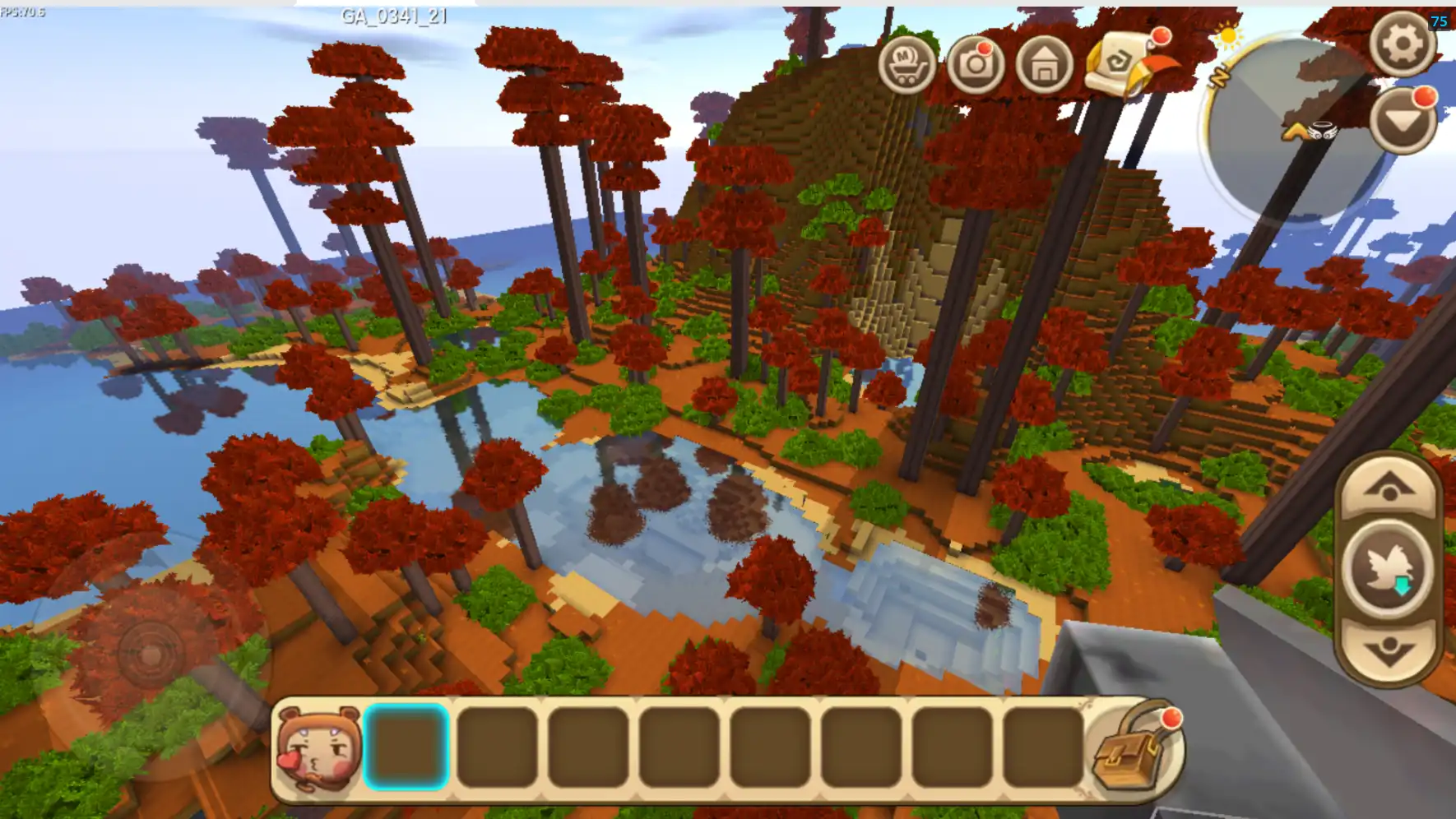1456x819 pixels.
Task: Take a screenshot with the camera button
Action: click(x=976, y=65)
